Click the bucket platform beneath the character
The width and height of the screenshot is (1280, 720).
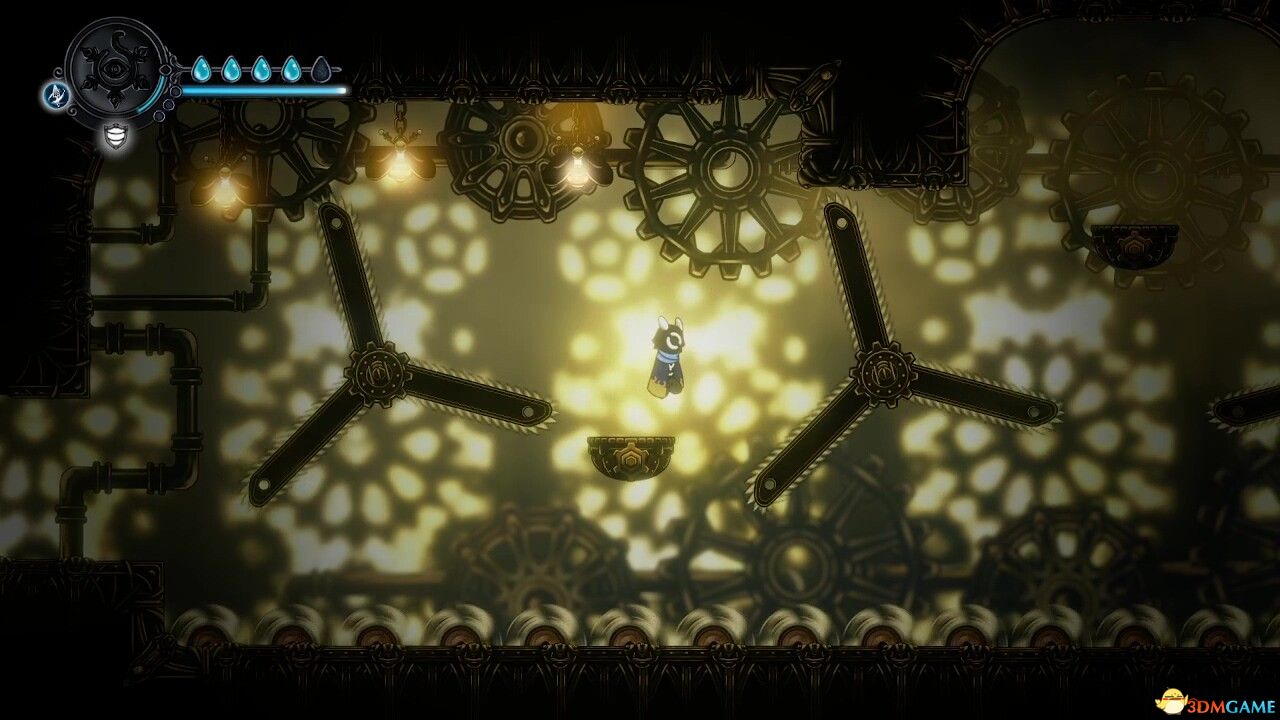pyautogui.click(x=632, y=457)
